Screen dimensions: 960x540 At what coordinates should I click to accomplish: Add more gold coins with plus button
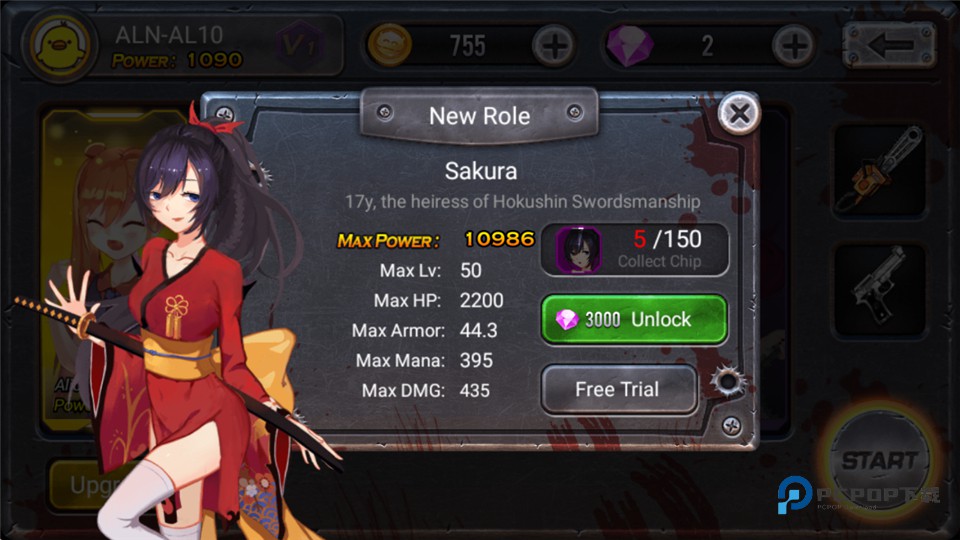tap(552, 45)
